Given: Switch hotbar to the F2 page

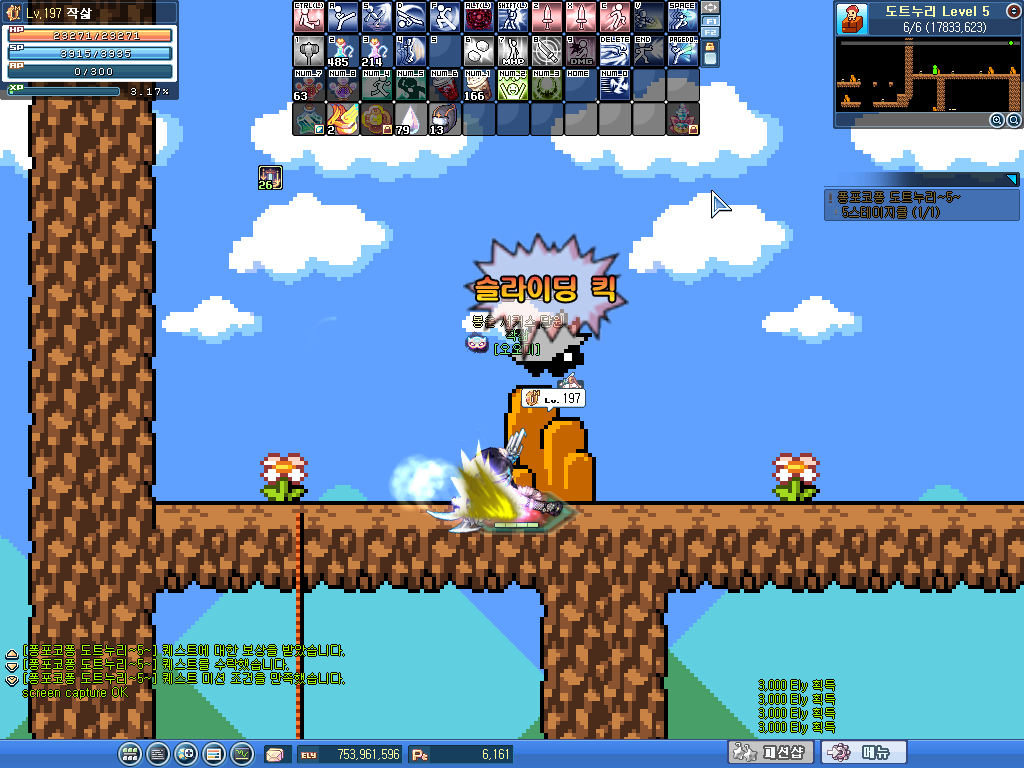Looking at the screenshot, I should click(710, 33).
